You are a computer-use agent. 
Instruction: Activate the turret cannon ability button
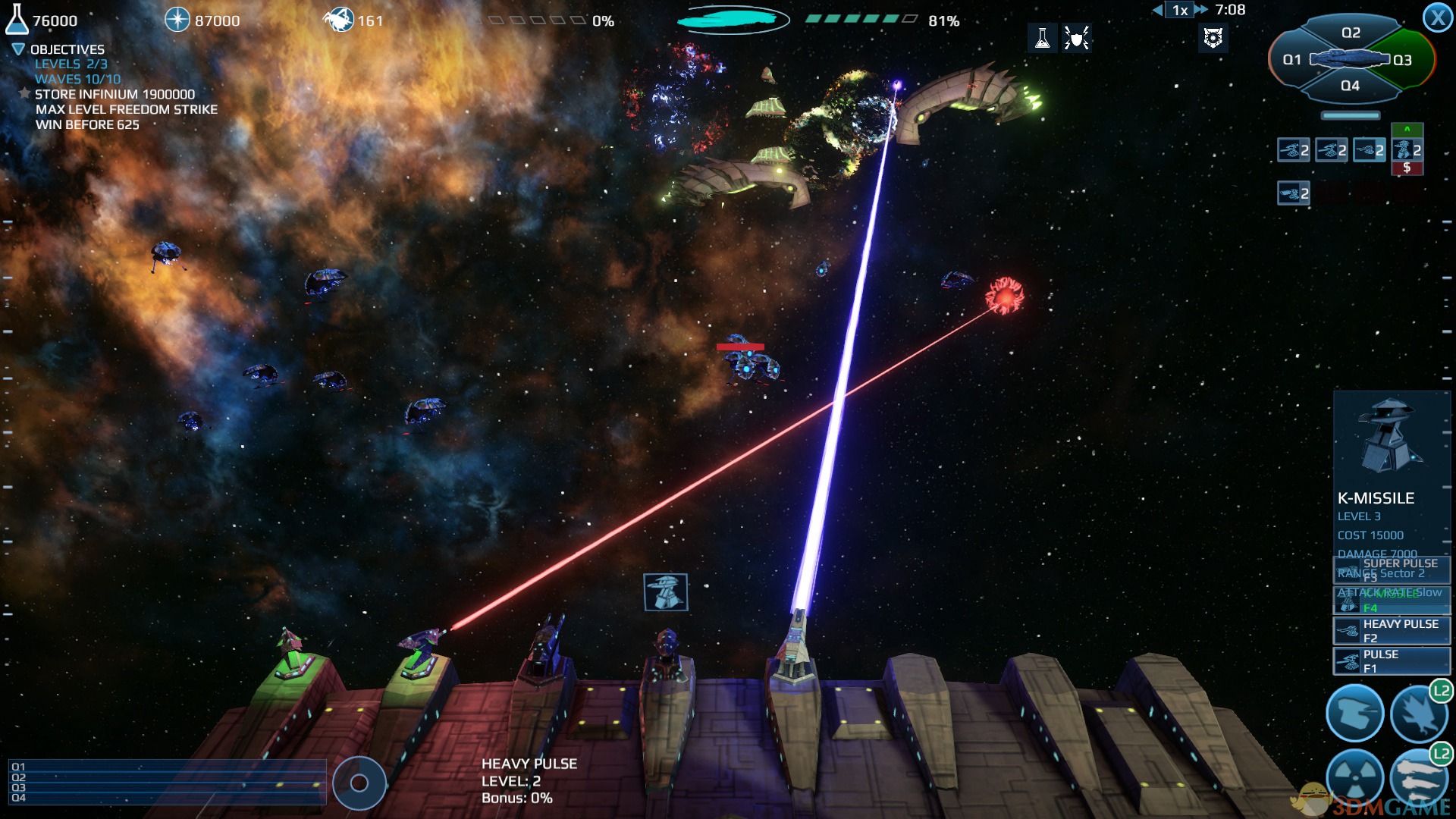tap(1354, 714)
